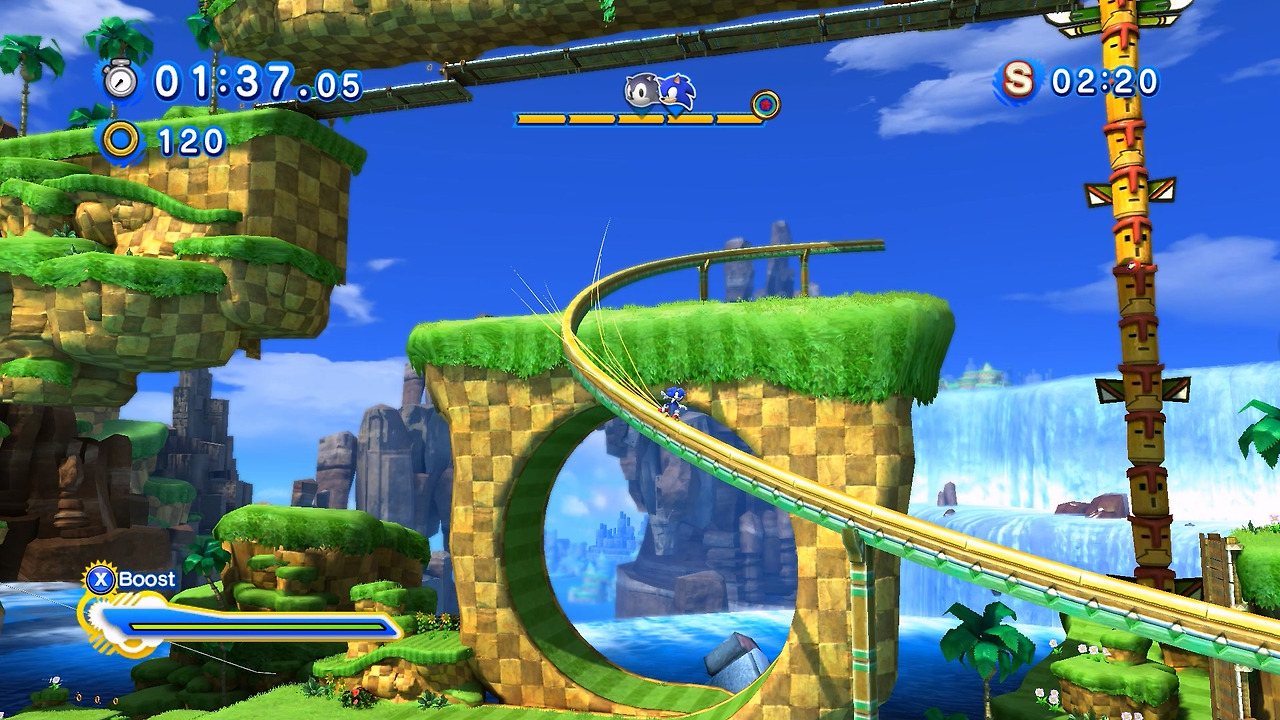
Task: Click the goal marker on progress bar
Action: pyautogui.click(x=766, y=104)
